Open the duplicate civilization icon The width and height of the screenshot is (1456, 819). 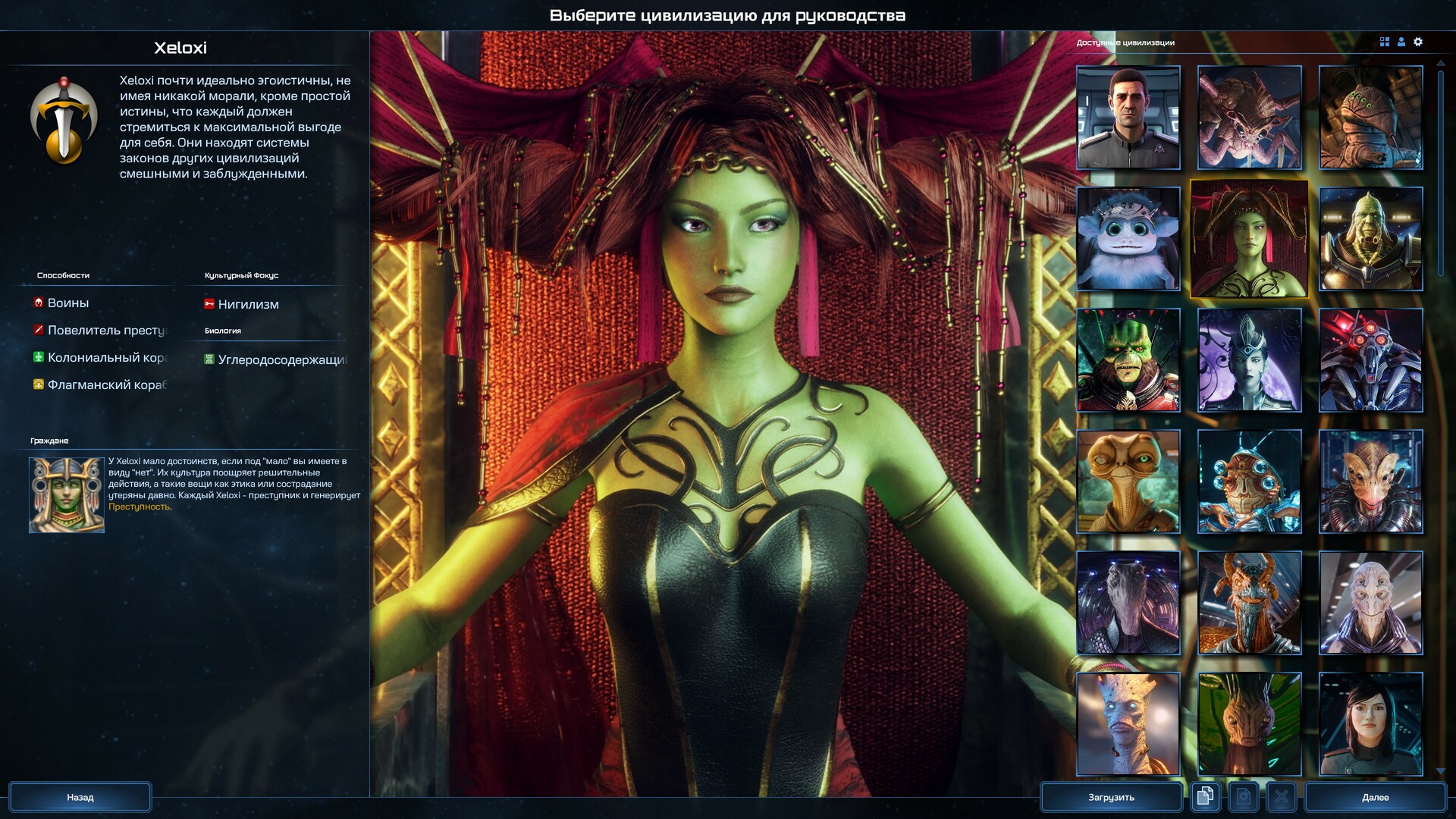(x=1205, y=797)
